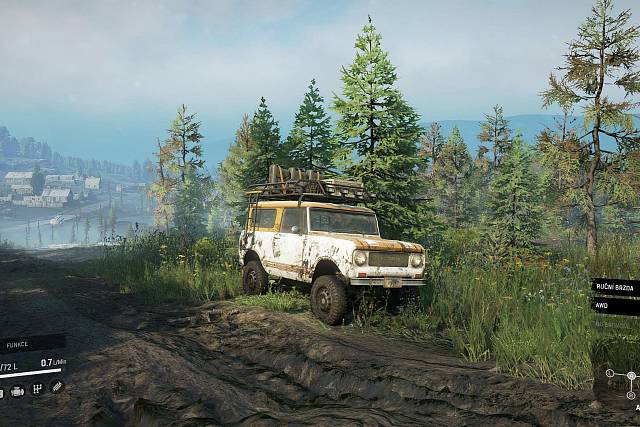
Task: Toggle the RUČNÍ BRZDA handbrake
Action: [x=614, y=287]
